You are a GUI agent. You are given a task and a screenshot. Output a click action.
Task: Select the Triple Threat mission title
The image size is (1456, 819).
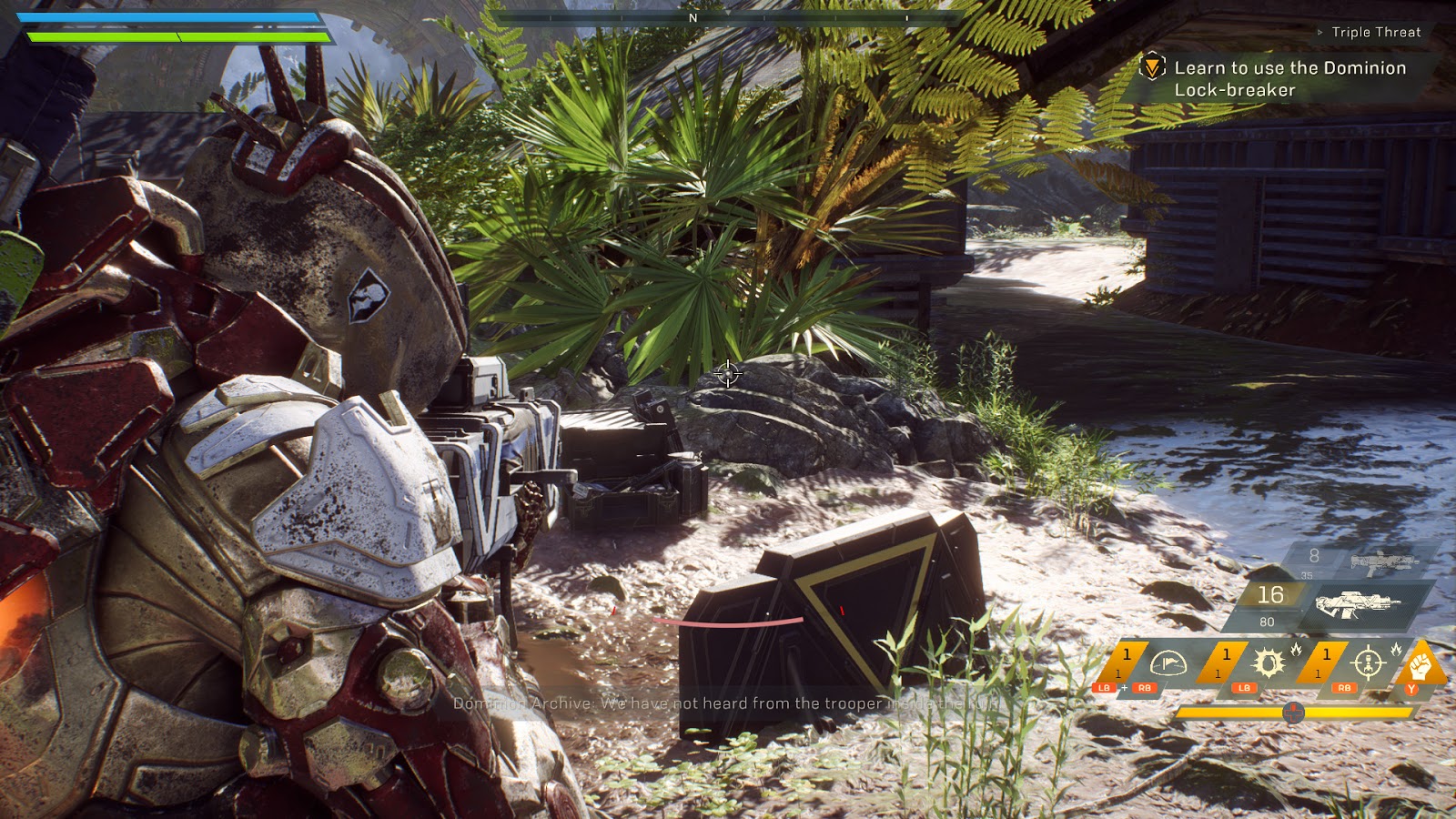click(1375, 32)
